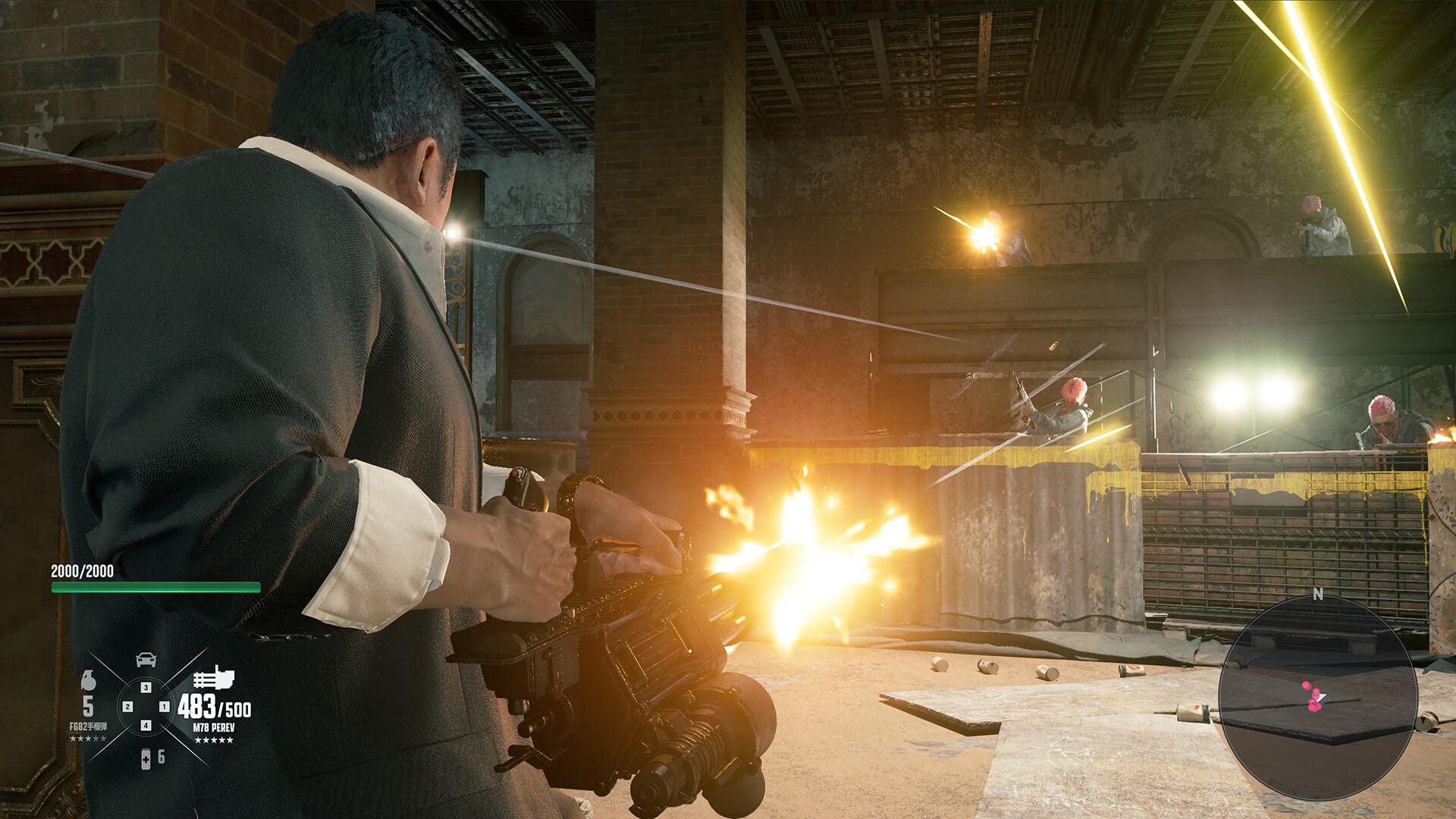The image size is (1456, 819).
Task: Choose the FG82 grenade icon
Action: [x=87, y=681]
